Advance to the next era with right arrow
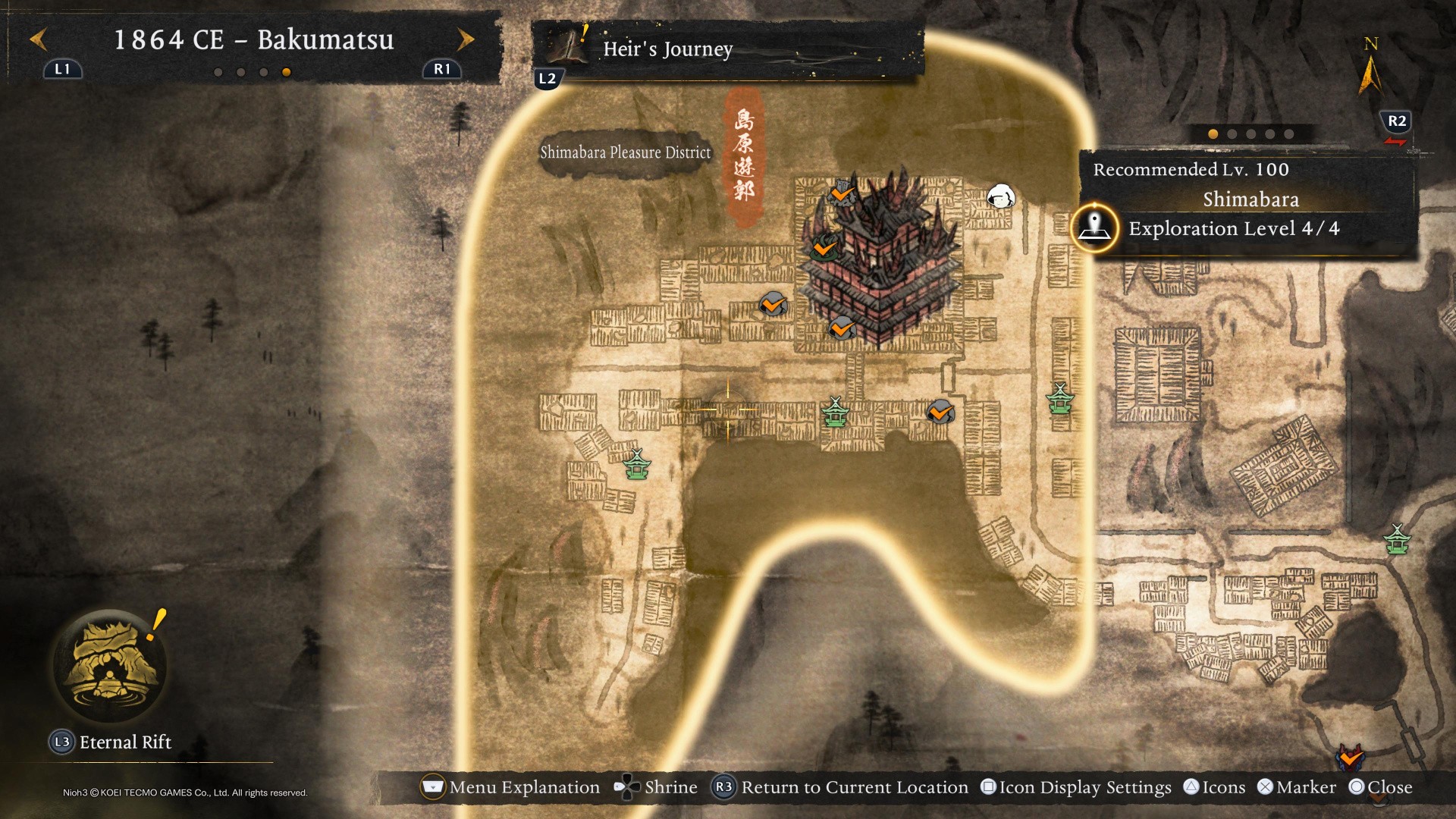1456x819 pixels. (x=466, y=39)
